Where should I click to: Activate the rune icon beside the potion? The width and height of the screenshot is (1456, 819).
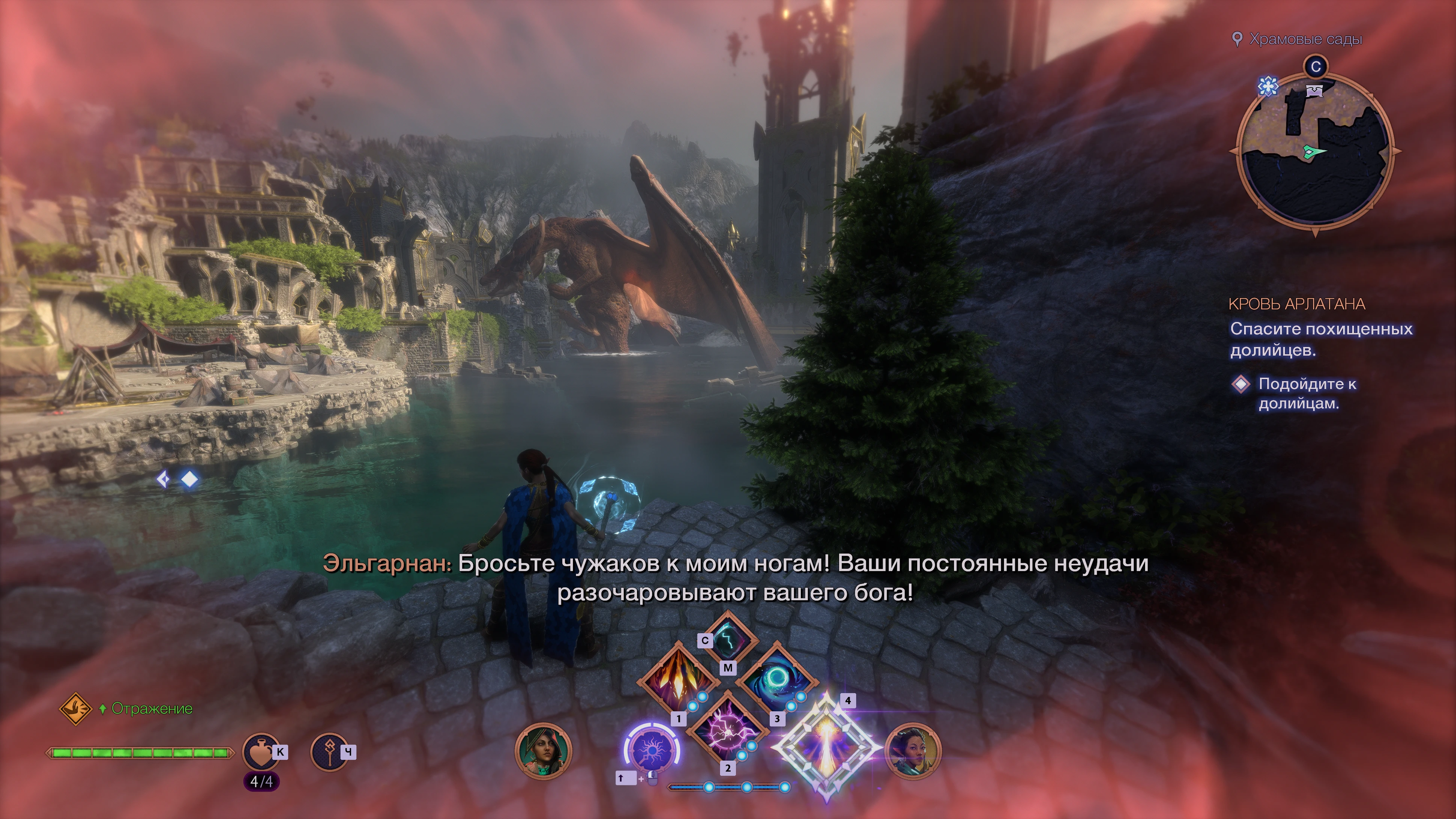coord(329,752)
